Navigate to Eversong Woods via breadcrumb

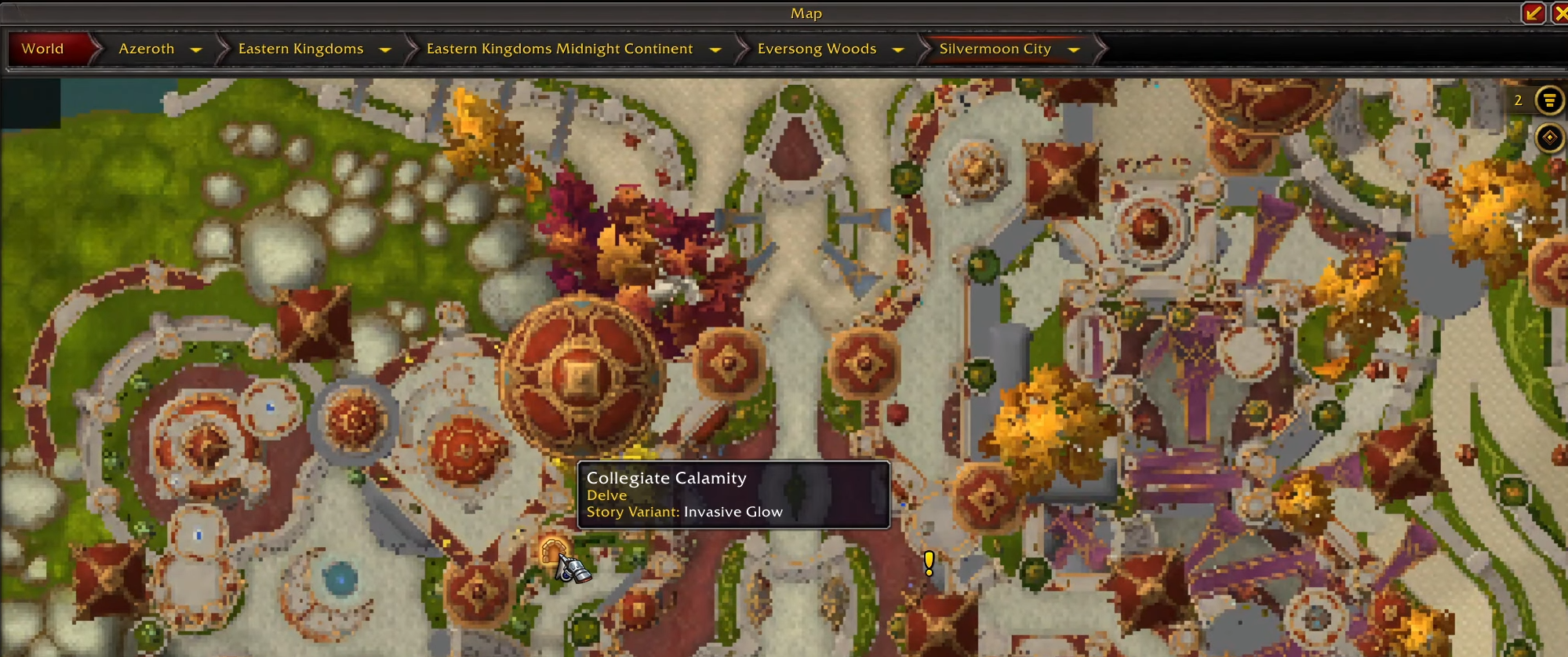817,49
